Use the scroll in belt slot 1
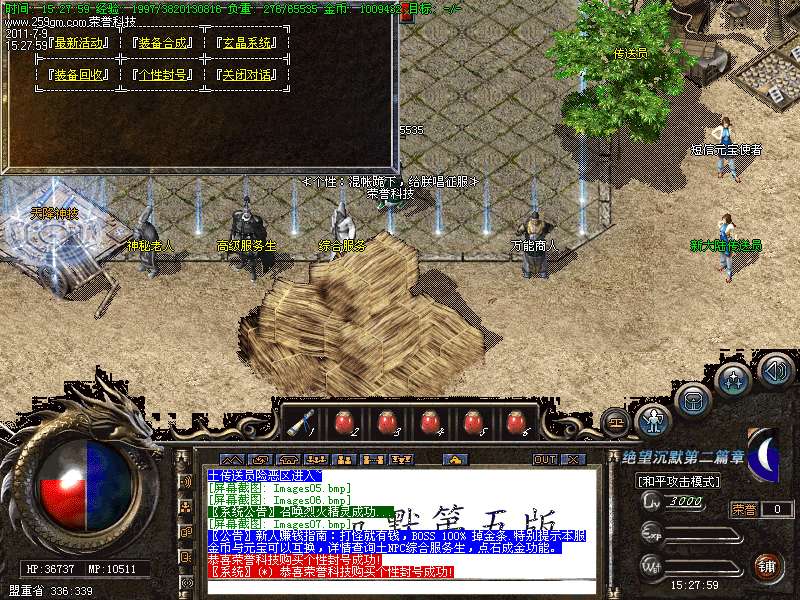800x600 pixels. 299,422
